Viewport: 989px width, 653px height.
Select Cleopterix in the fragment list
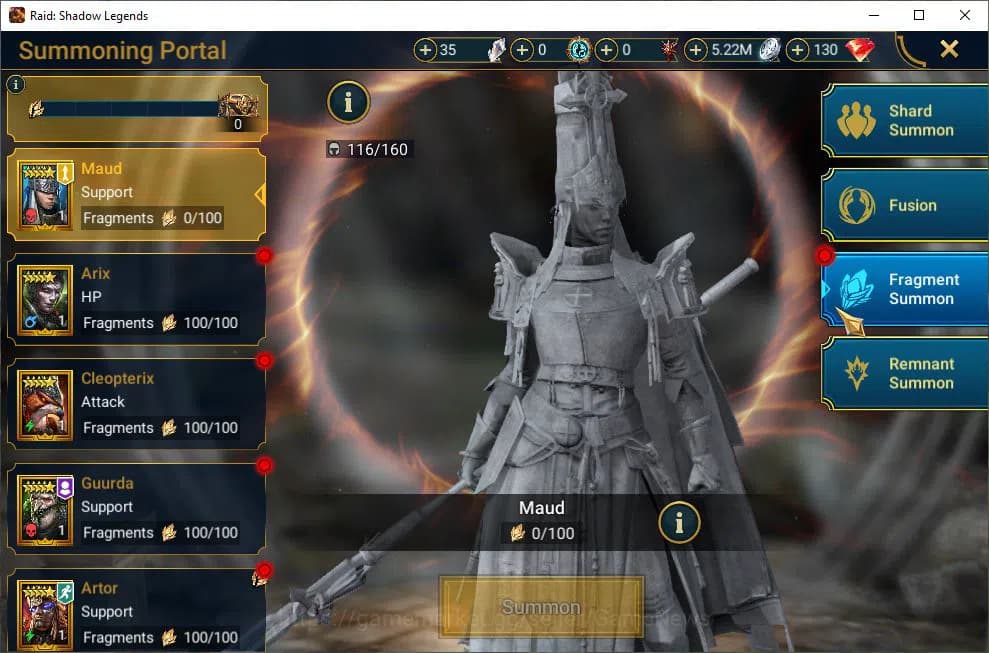click(136, 404)
